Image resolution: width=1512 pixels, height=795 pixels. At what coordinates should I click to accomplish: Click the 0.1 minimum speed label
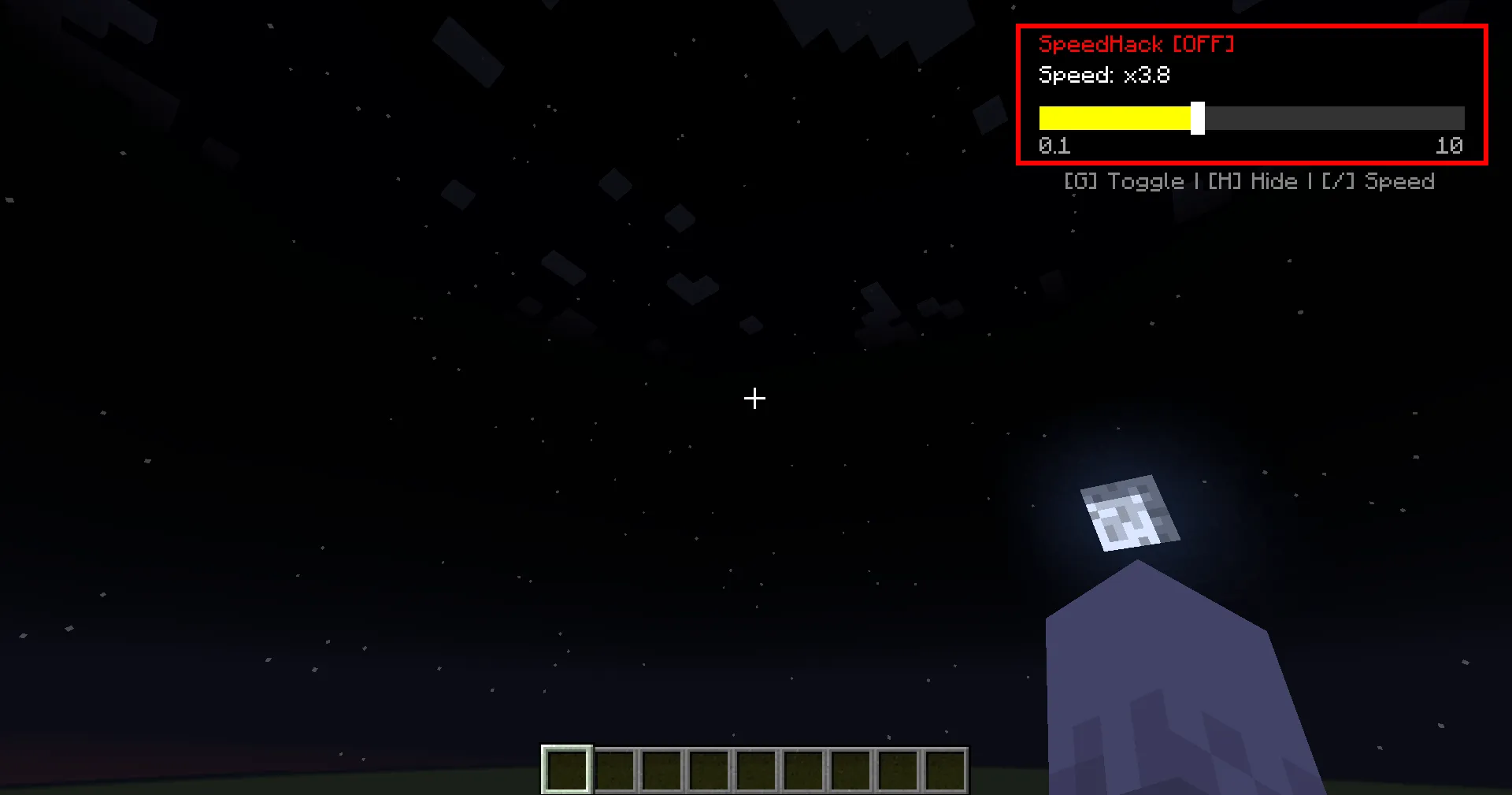1054,146
